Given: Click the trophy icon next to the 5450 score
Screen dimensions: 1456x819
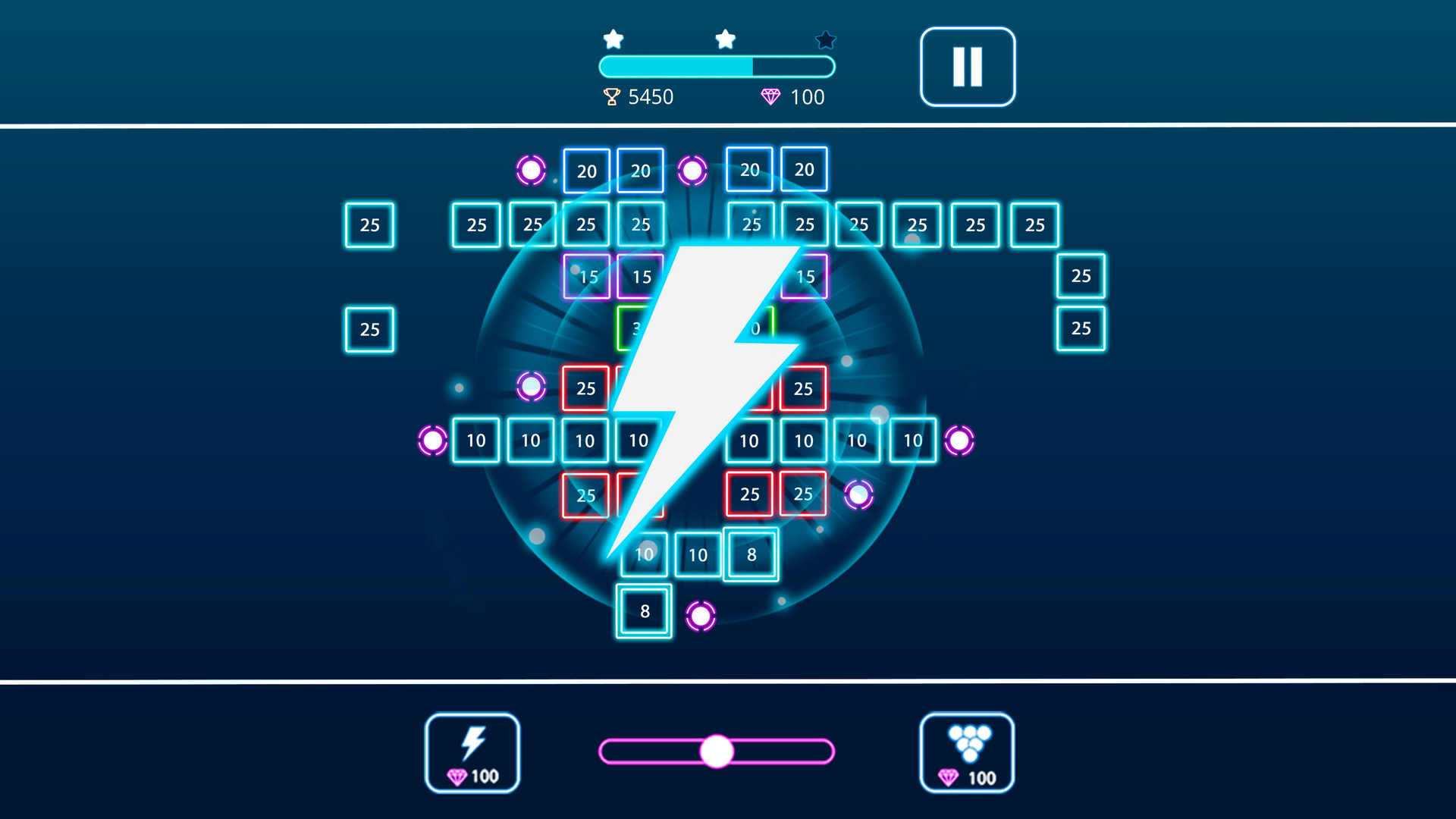Looking at the screenshot, I should click(611, 97).
